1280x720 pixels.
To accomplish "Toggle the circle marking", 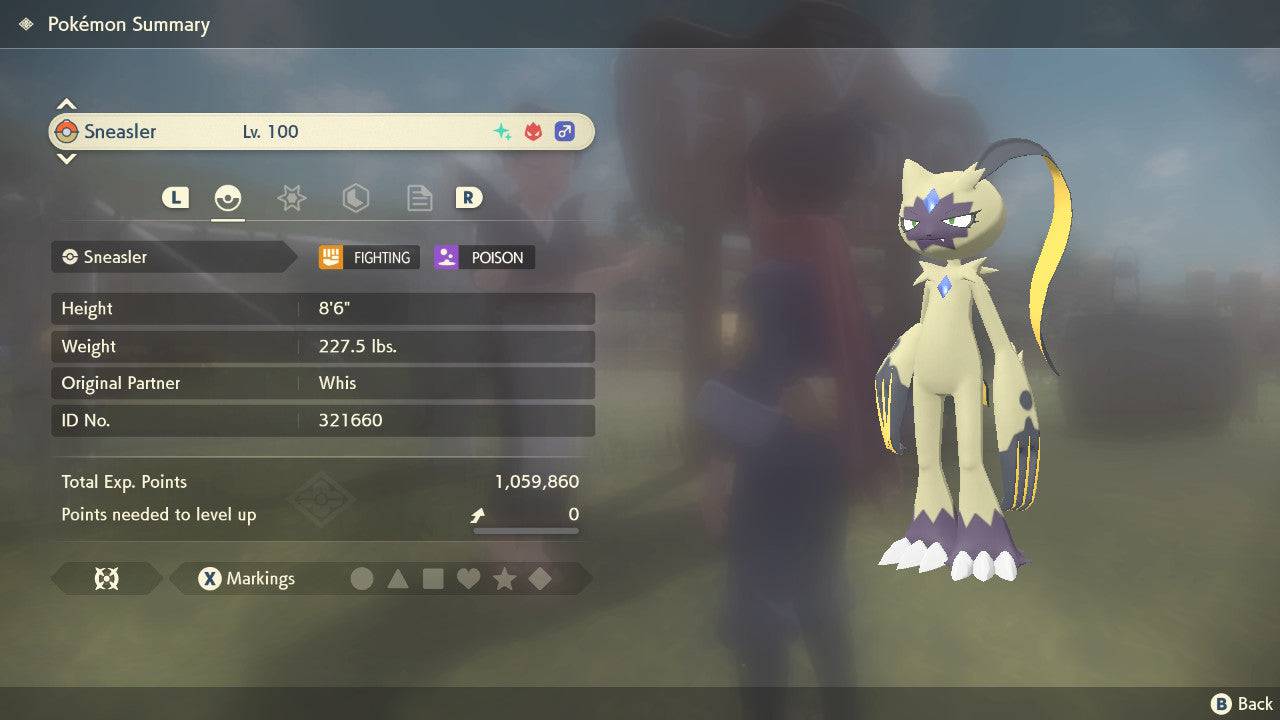I will click(362, 578).
